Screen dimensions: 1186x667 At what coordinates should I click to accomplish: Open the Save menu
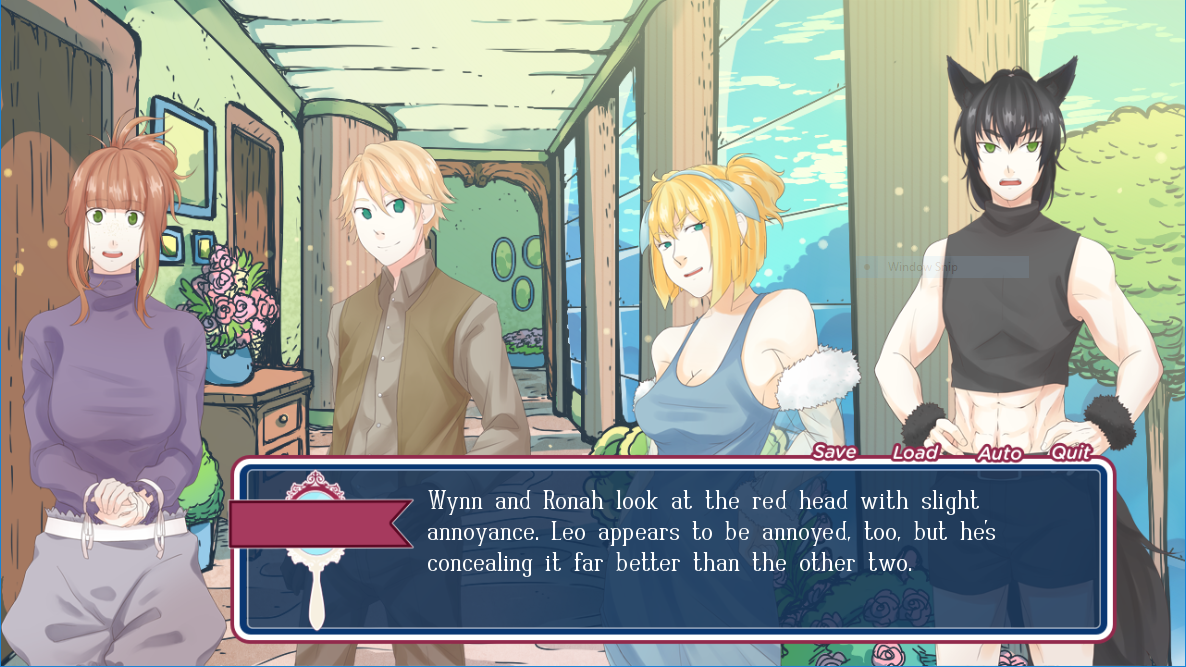[x=834, y=452]
